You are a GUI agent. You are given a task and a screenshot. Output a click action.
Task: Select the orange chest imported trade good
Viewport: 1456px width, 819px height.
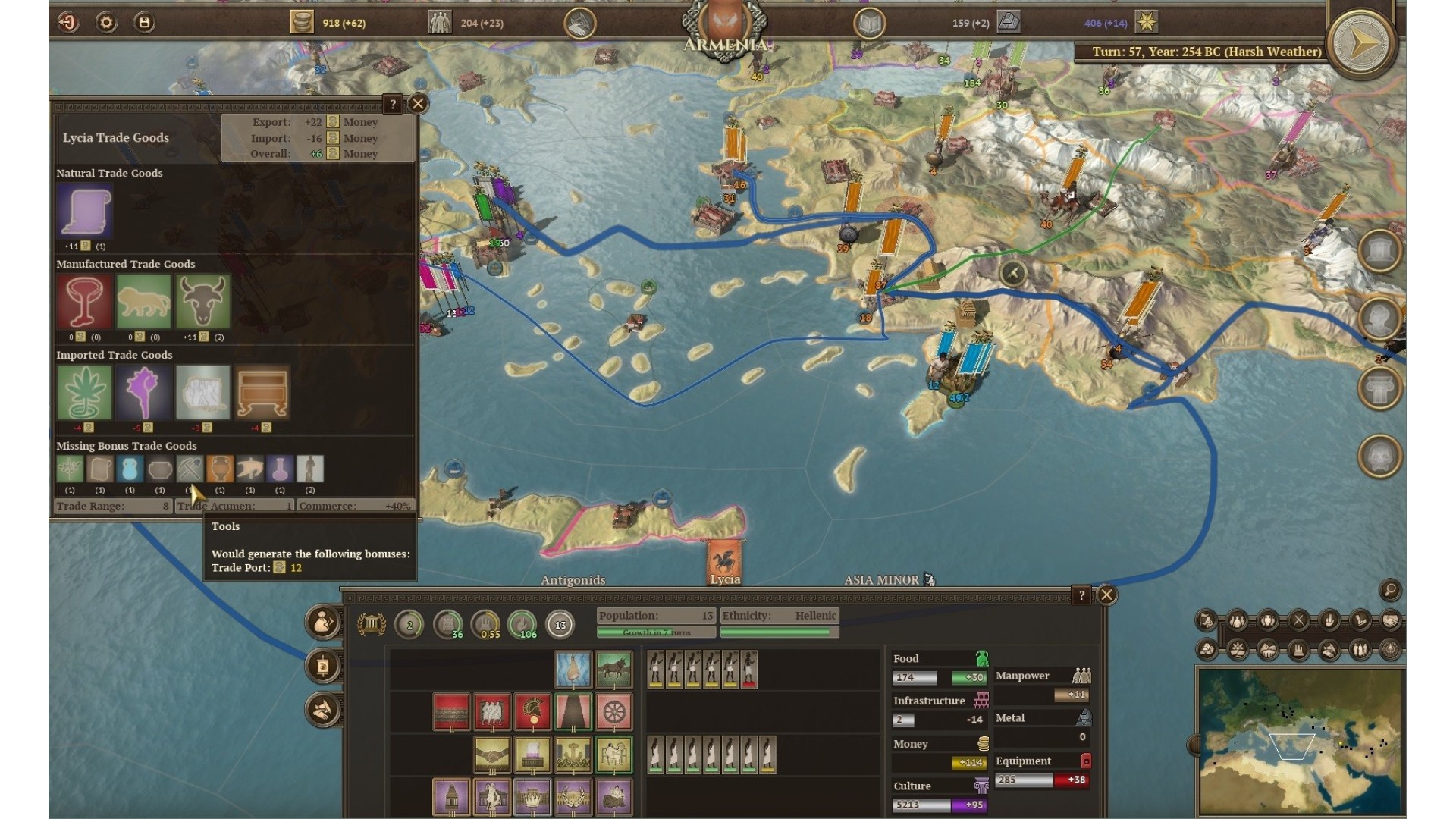[x=262, y=392]
